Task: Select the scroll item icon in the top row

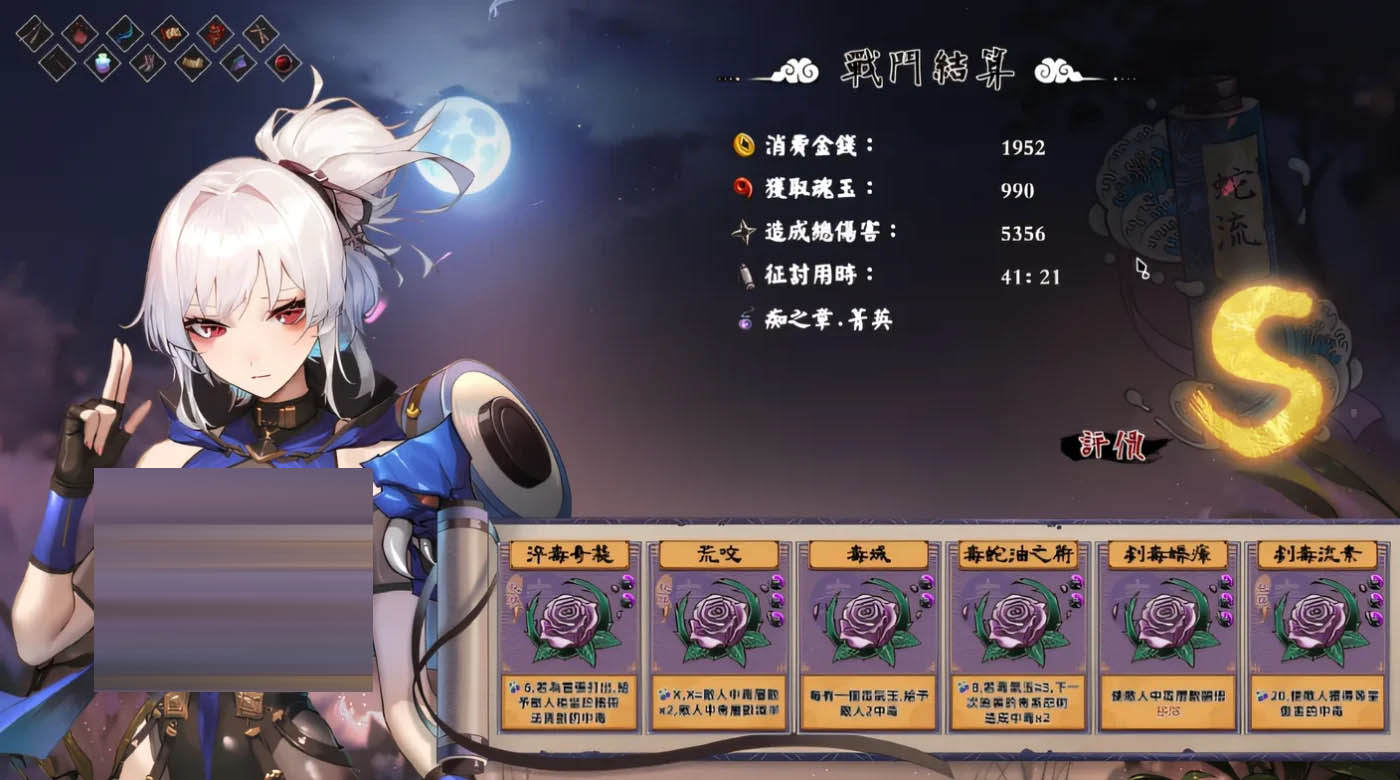Action: (x=169, y=33)
